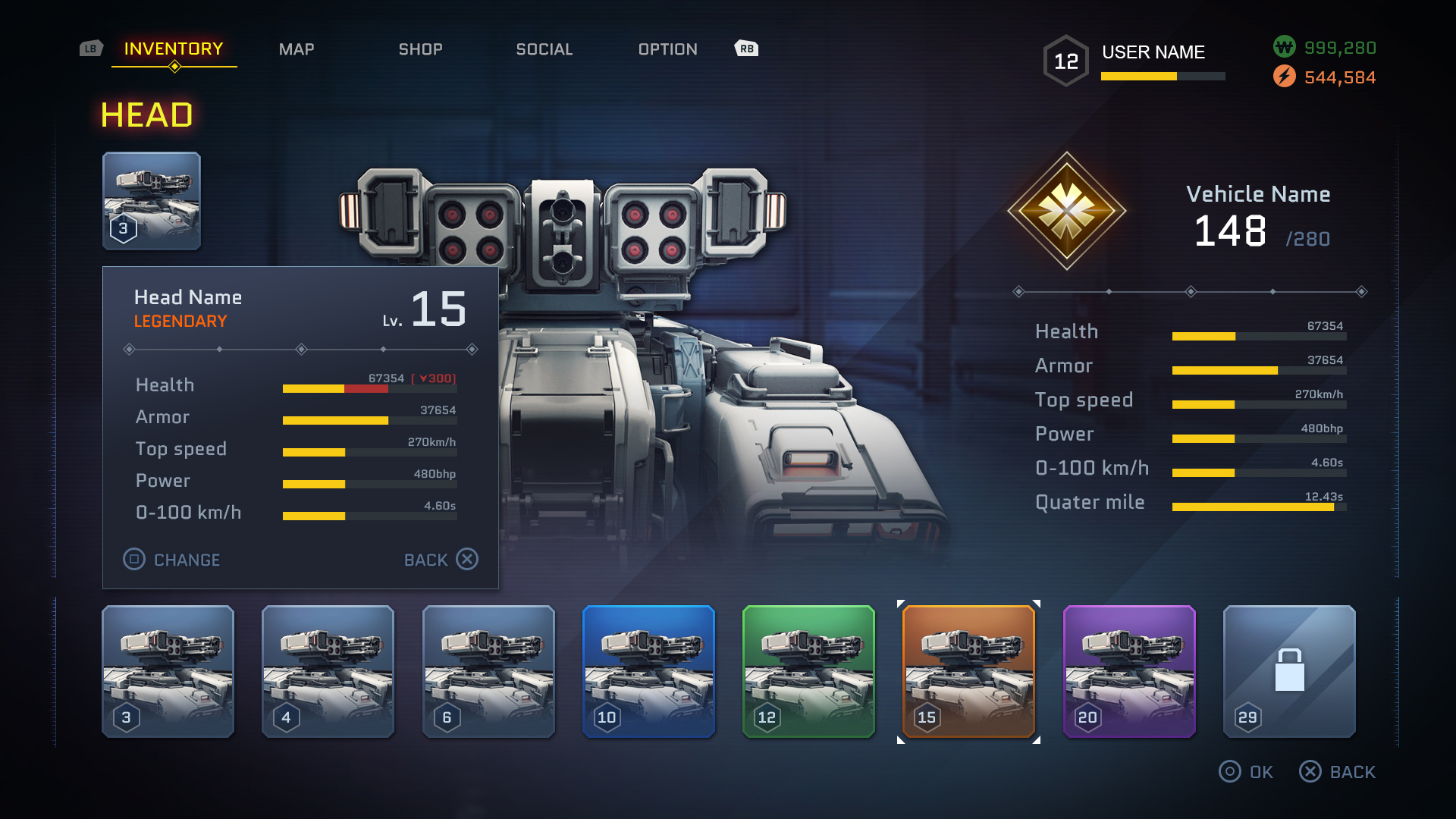Switch to the Option tab
Screen dimensions: 1456x819
(x=668, y=49)
